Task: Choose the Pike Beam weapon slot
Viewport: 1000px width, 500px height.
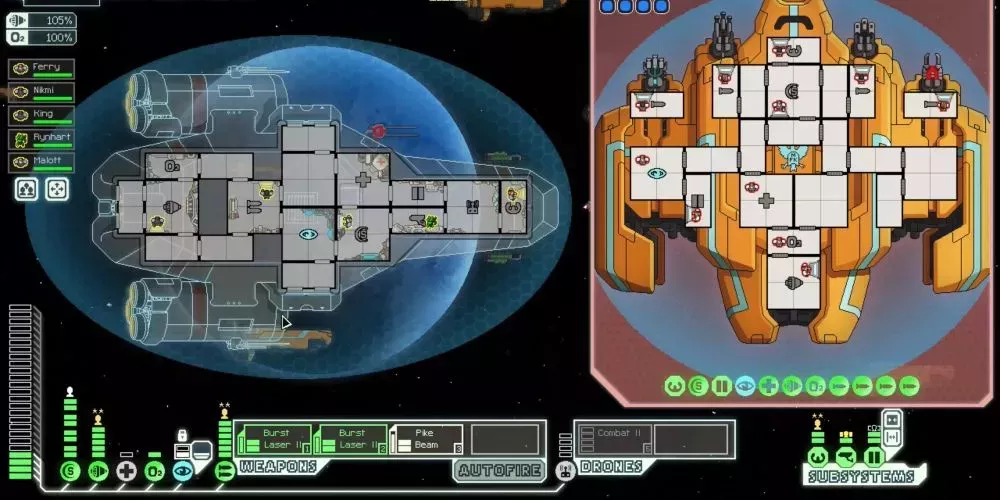Action: [427, 439]
